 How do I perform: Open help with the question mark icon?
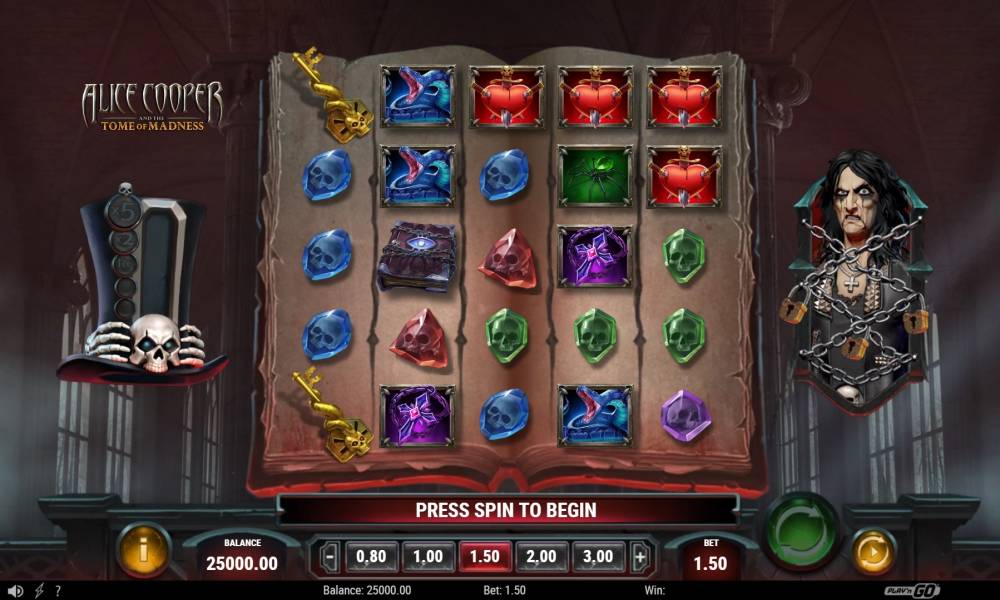58,591
